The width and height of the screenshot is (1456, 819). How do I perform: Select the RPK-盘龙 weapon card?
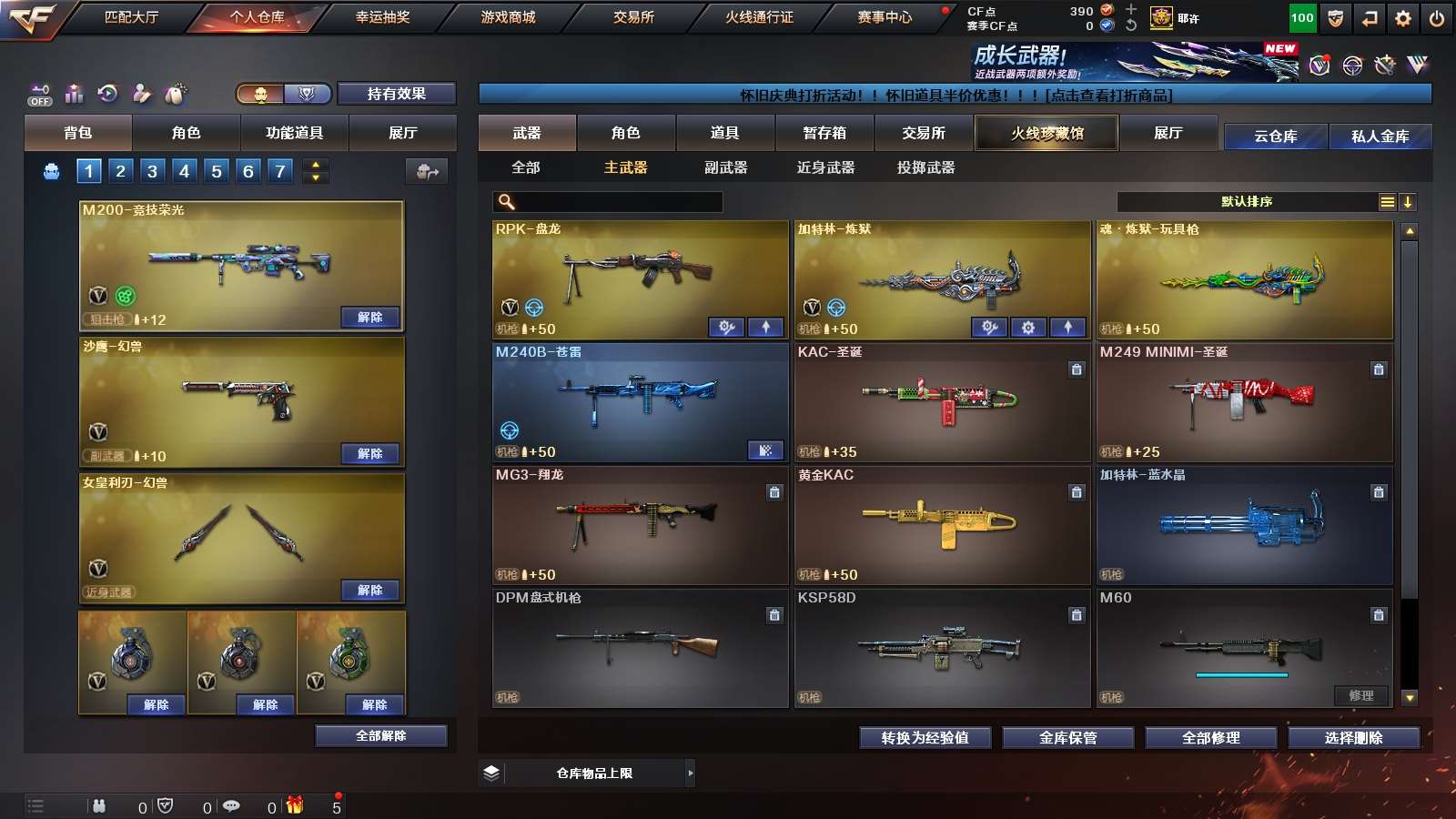[x=640, y=273]
